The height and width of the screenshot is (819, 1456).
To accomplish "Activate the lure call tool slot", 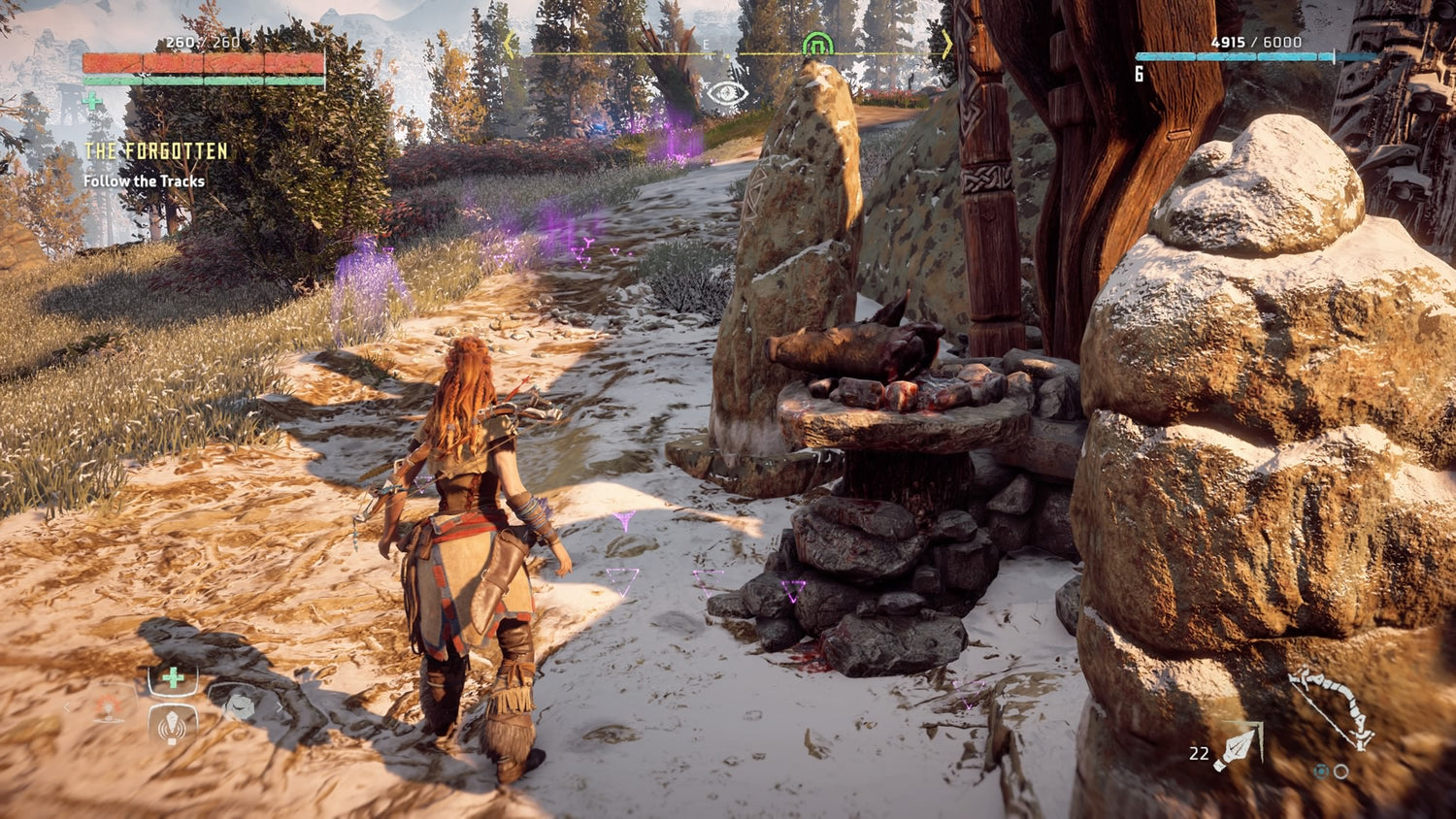I will (x=173, y=724).
